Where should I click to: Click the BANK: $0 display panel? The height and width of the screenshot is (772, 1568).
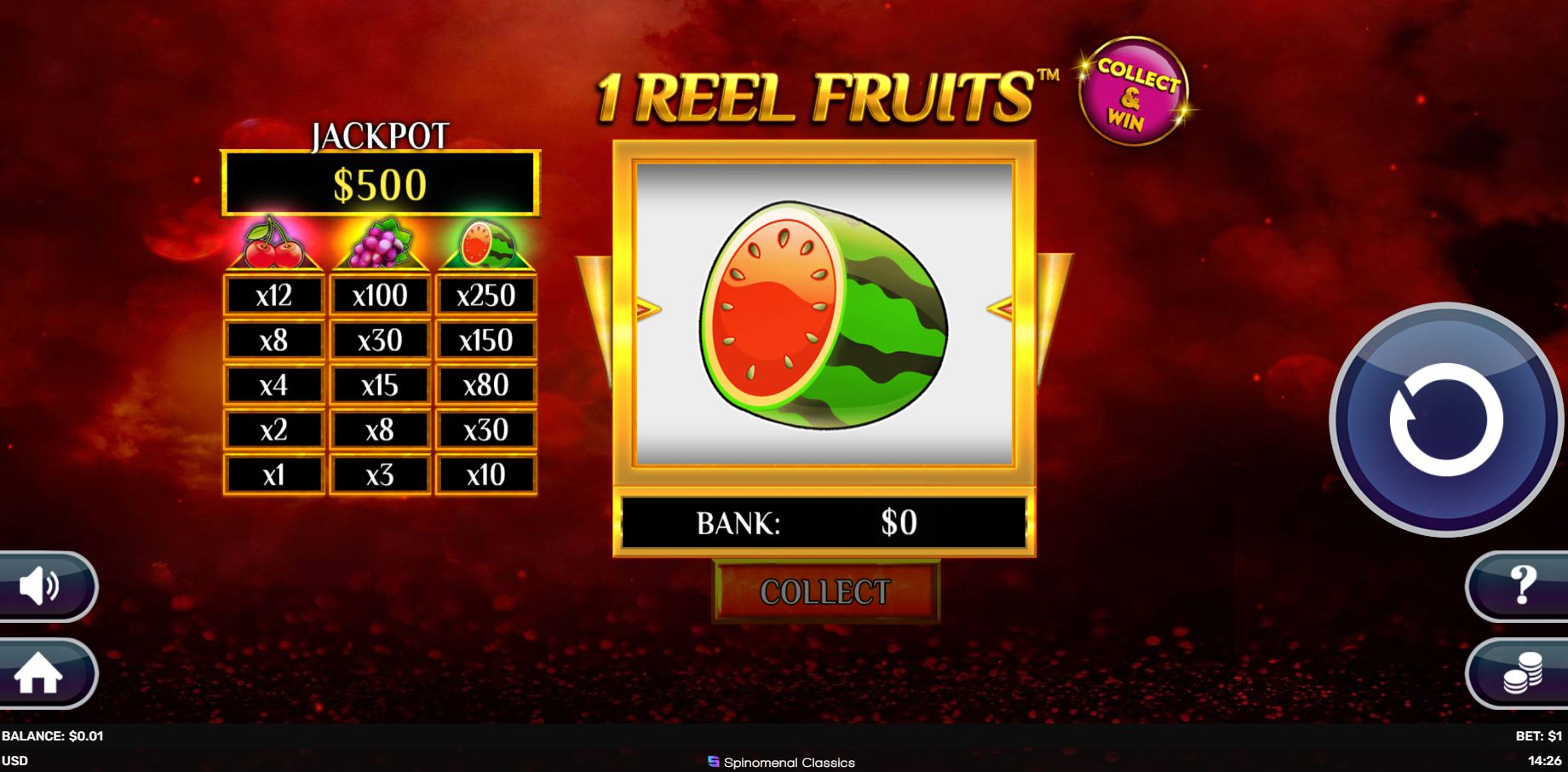coord(824,523)
